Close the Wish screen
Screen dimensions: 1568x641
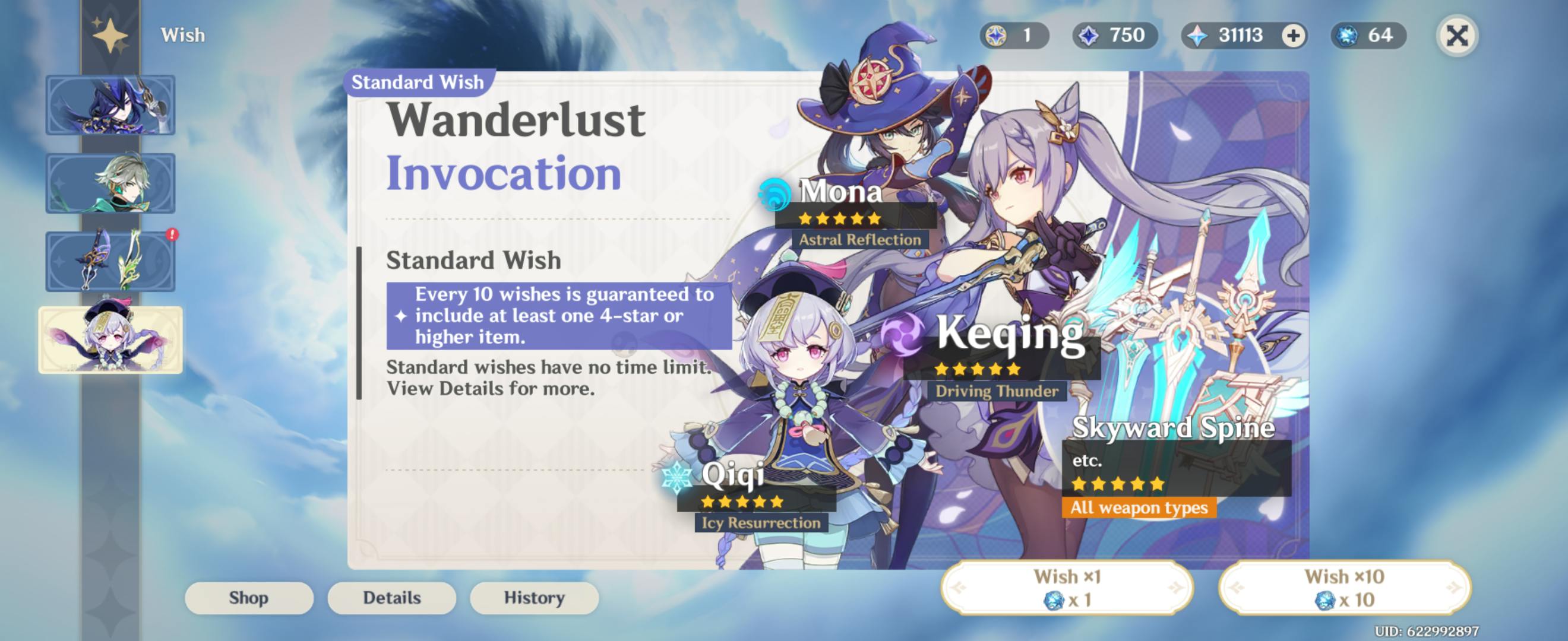[x=1456, y=35]
